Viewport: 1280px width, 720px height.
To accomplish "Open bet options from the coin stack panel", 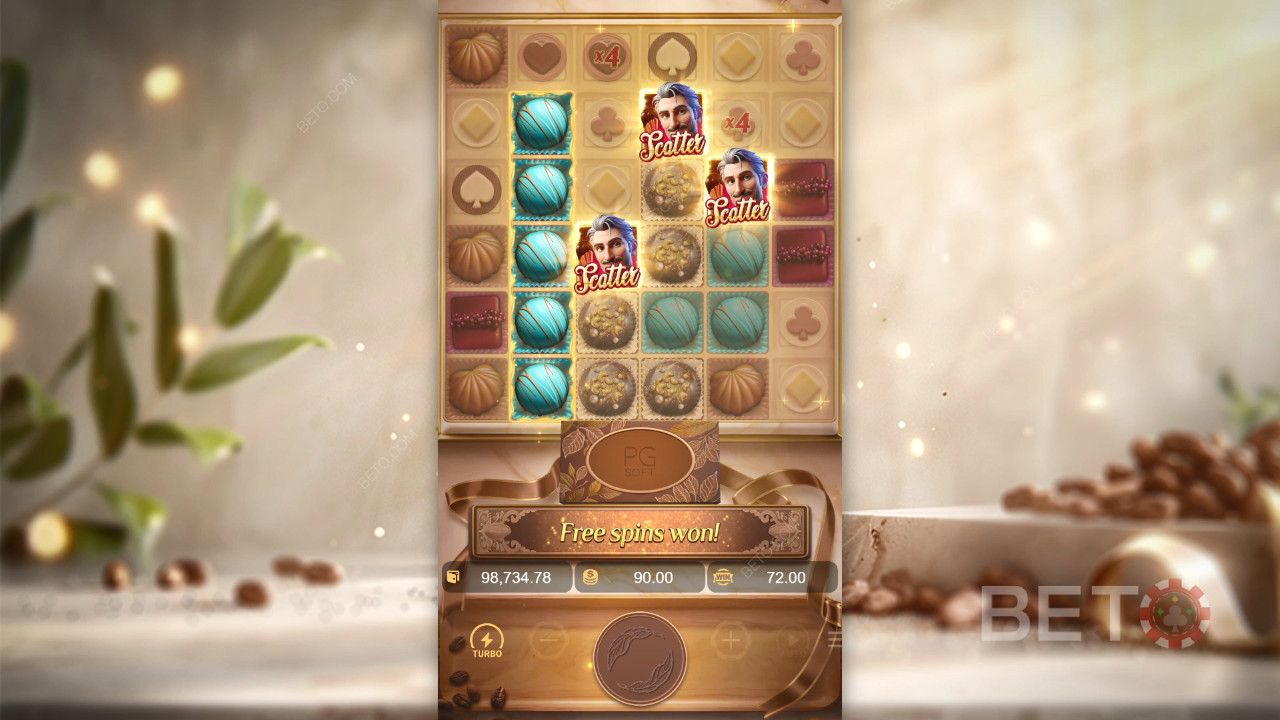I will point(640,577).
